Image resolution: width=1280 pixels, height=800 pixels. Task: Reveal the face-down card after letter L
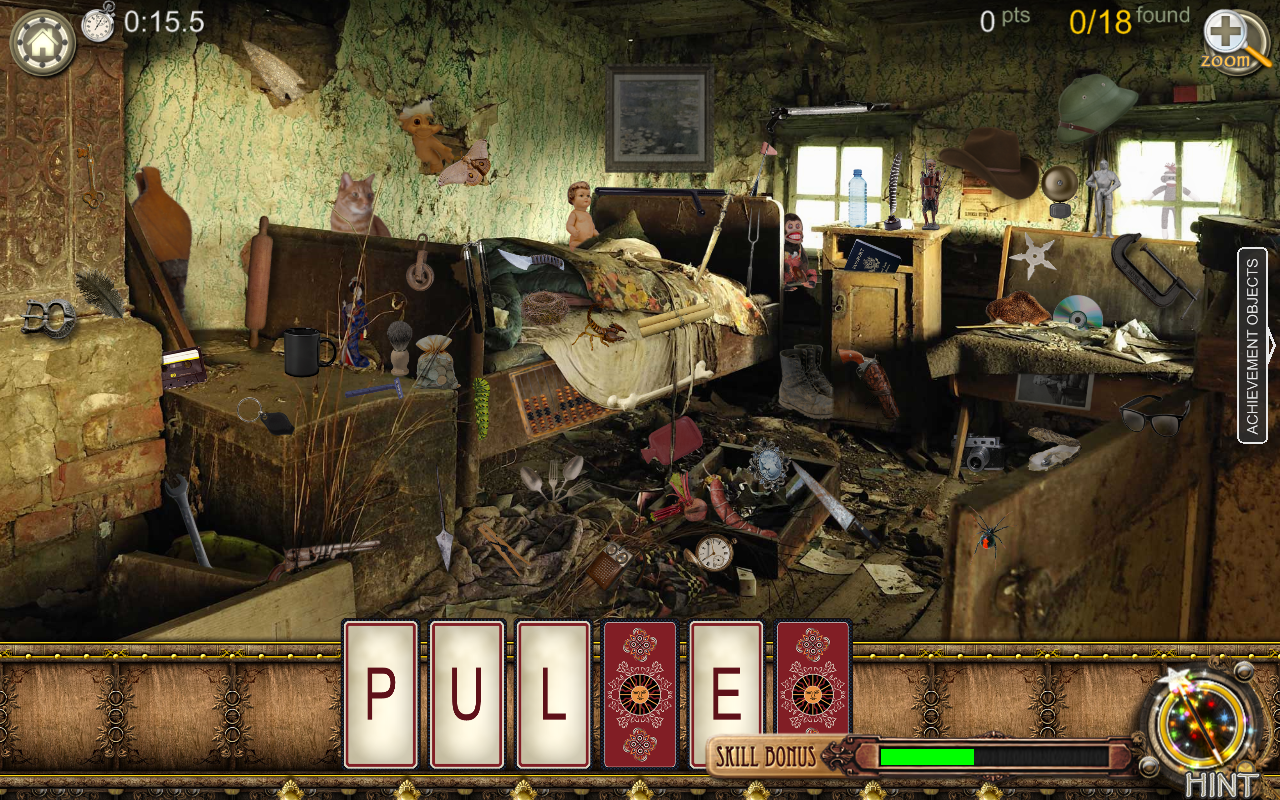(x=640, y=693)
